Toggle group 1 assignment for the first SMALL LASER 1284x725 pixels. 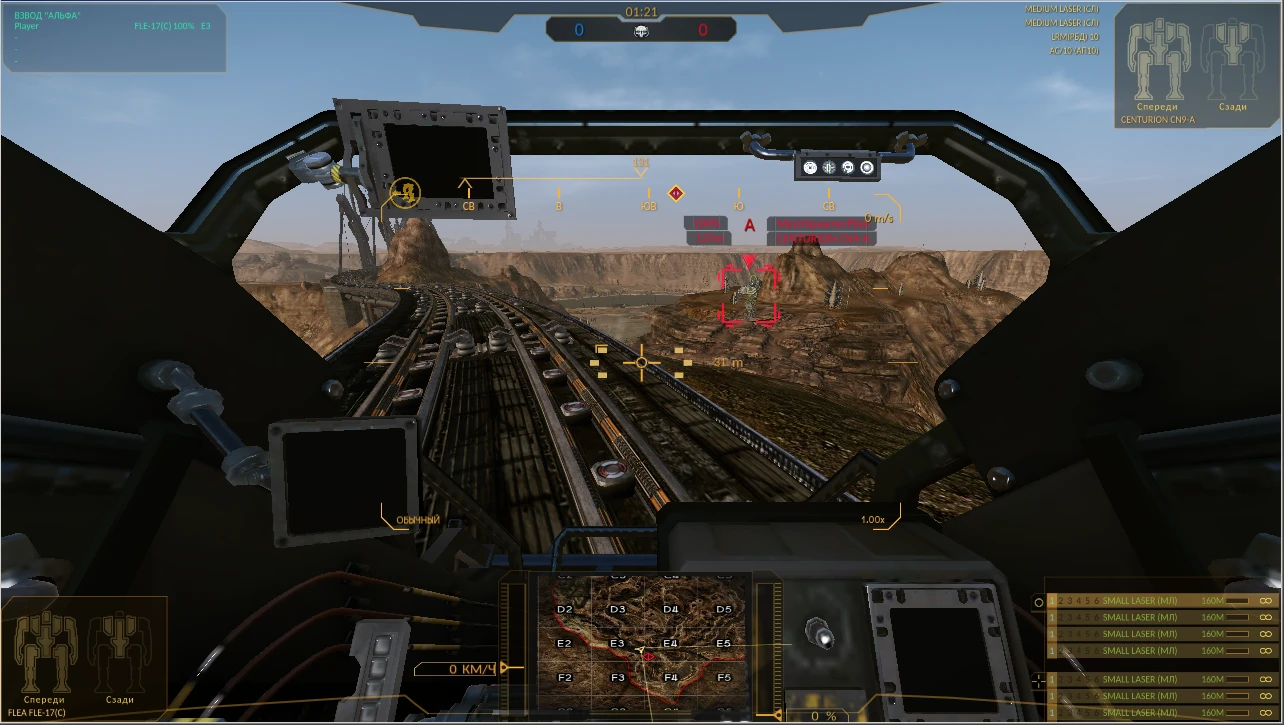coord(1051,601)
